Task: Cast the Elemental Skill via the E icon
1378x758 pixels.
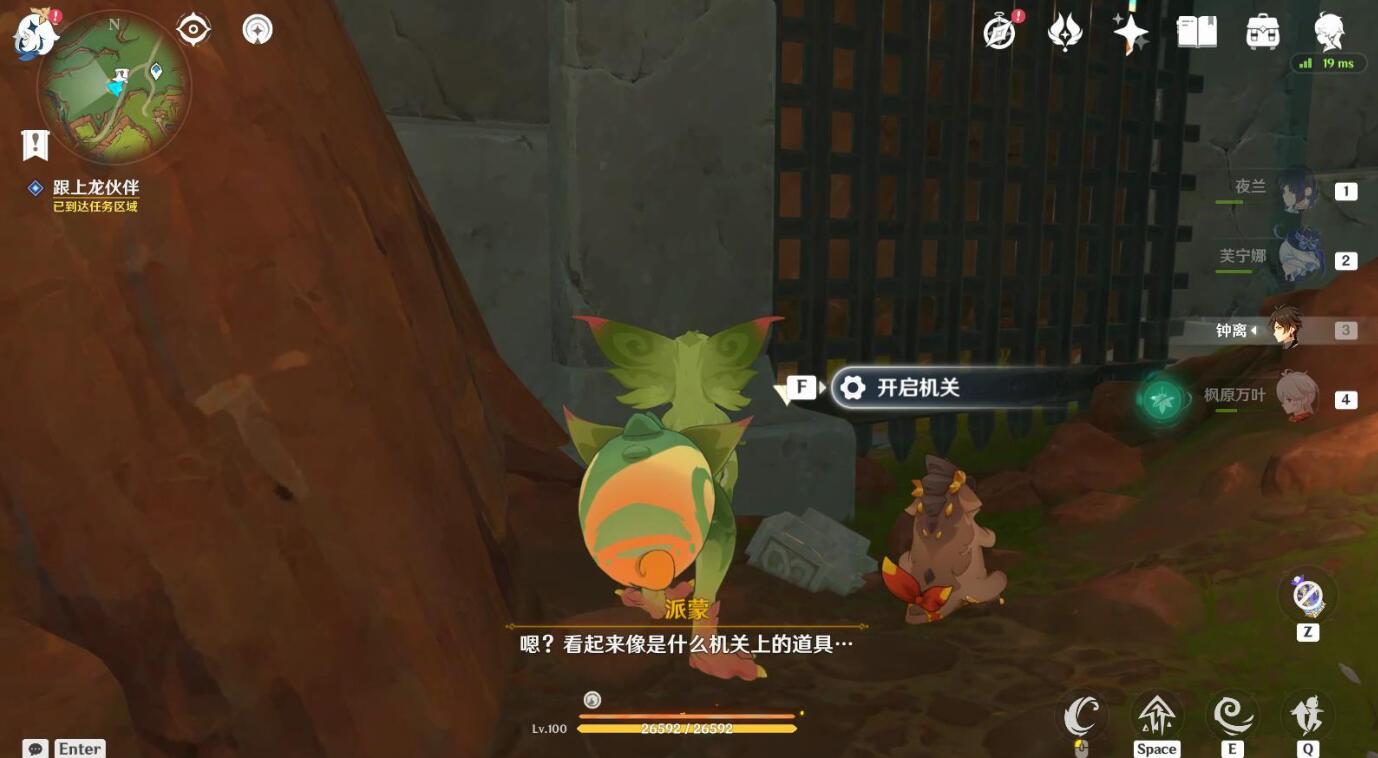Action: tap(1232, 715)
